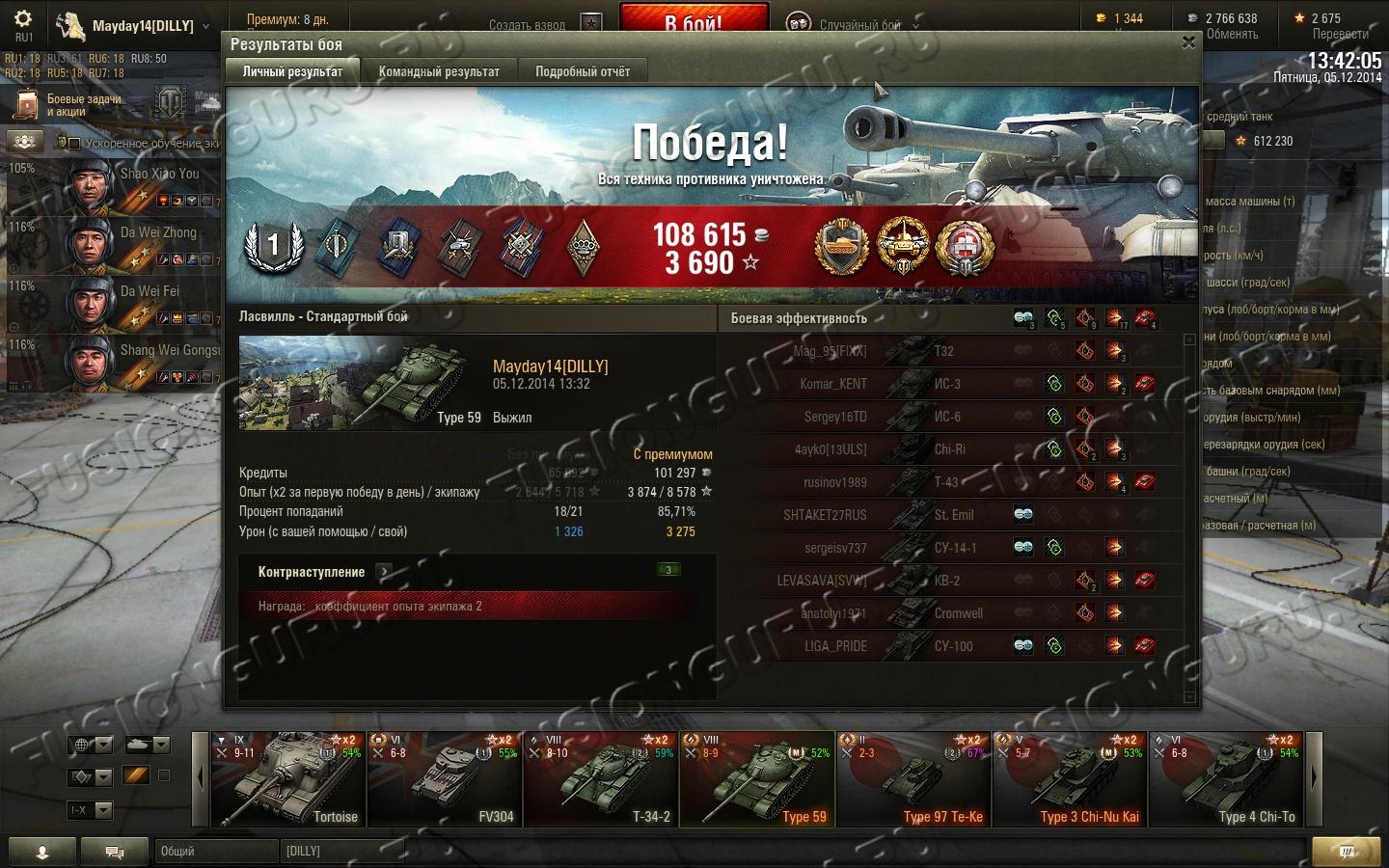
Task: Choose the Type 3 Chi-Nu Kai tank
Action: [x=1069, y=779]
